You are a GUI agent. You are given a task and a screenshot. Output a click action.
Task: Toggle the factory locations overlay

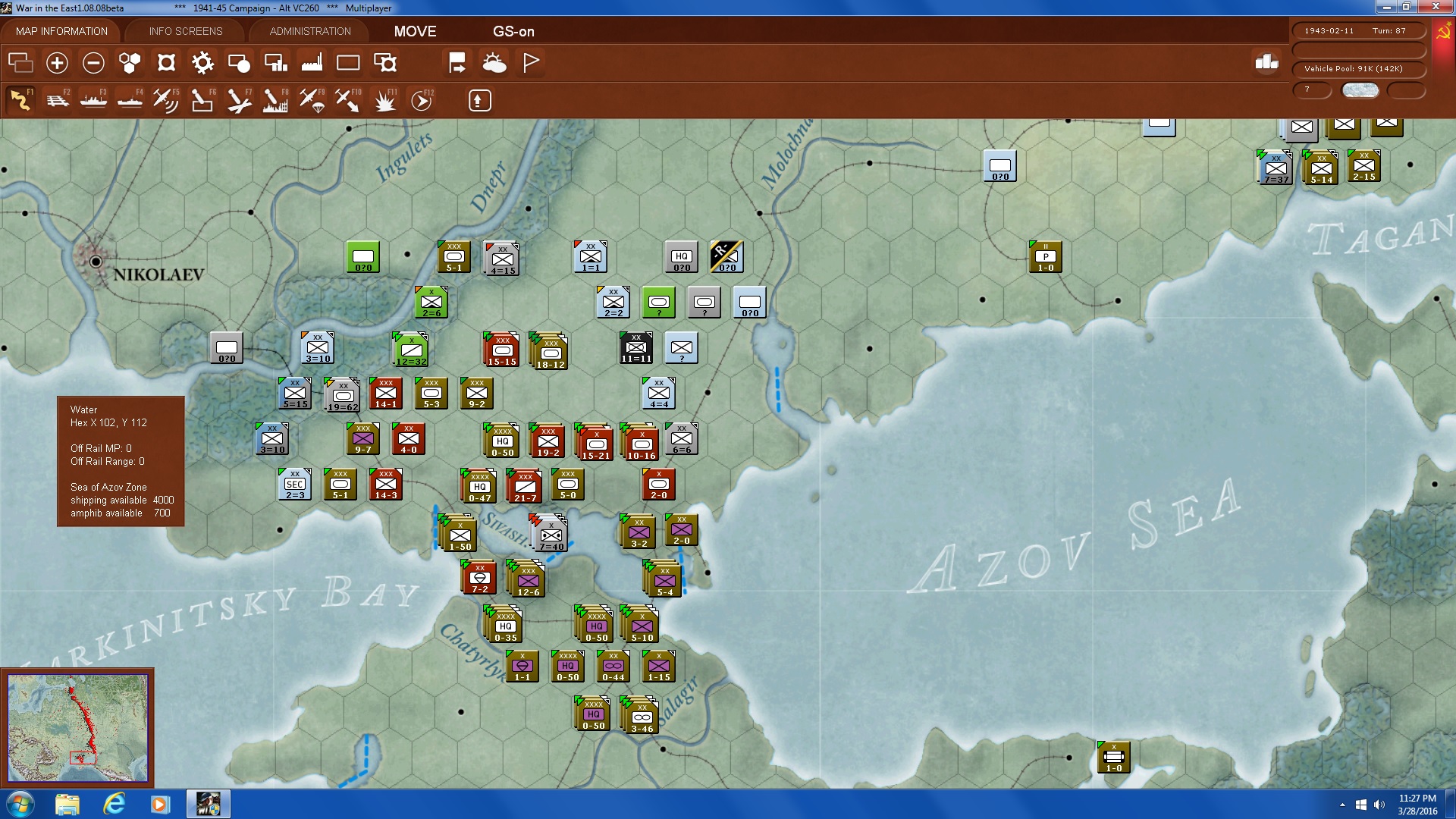[x=313, y=62]
